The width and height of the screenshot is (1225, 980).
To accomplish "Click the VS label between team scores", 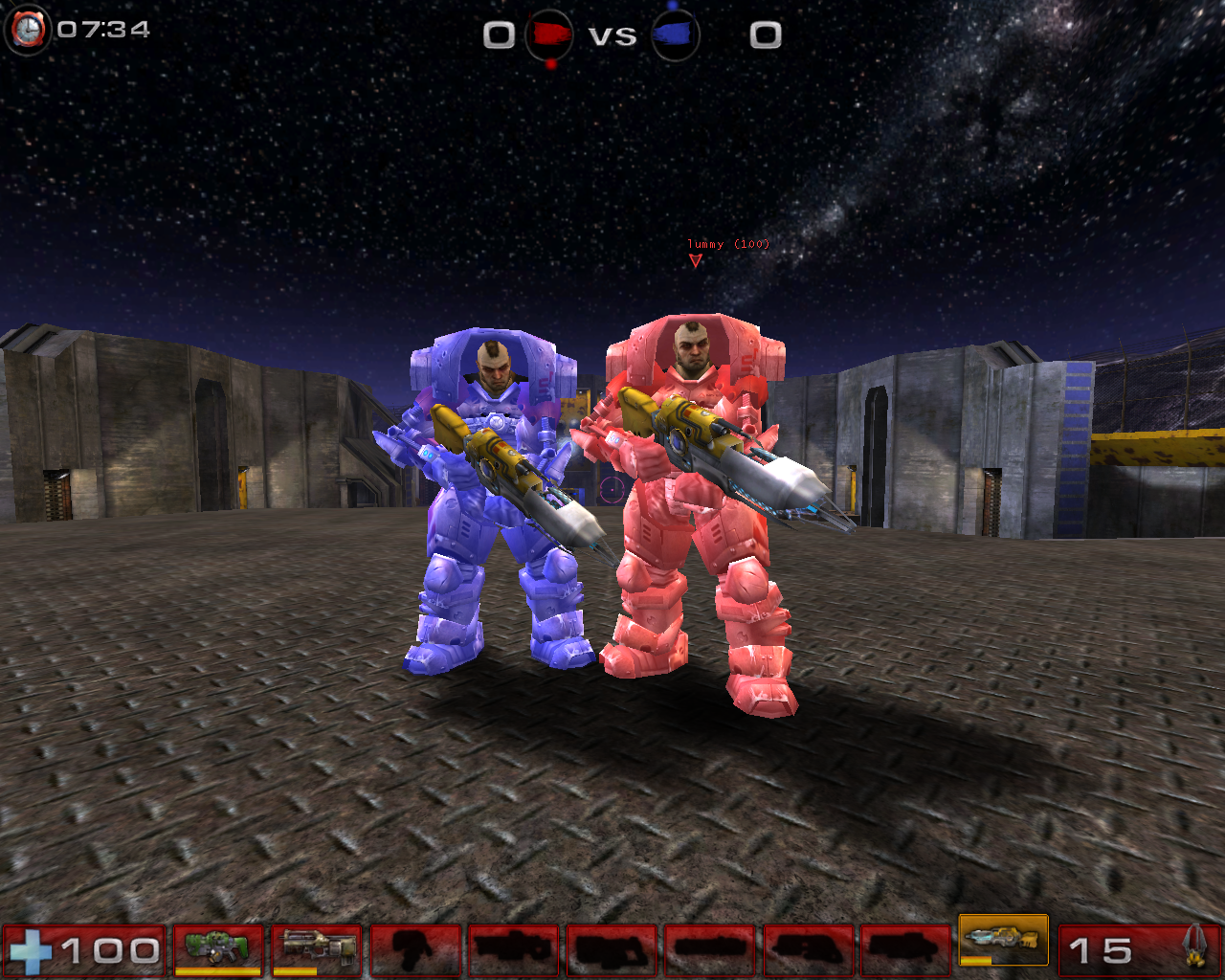I will (613, 35).
